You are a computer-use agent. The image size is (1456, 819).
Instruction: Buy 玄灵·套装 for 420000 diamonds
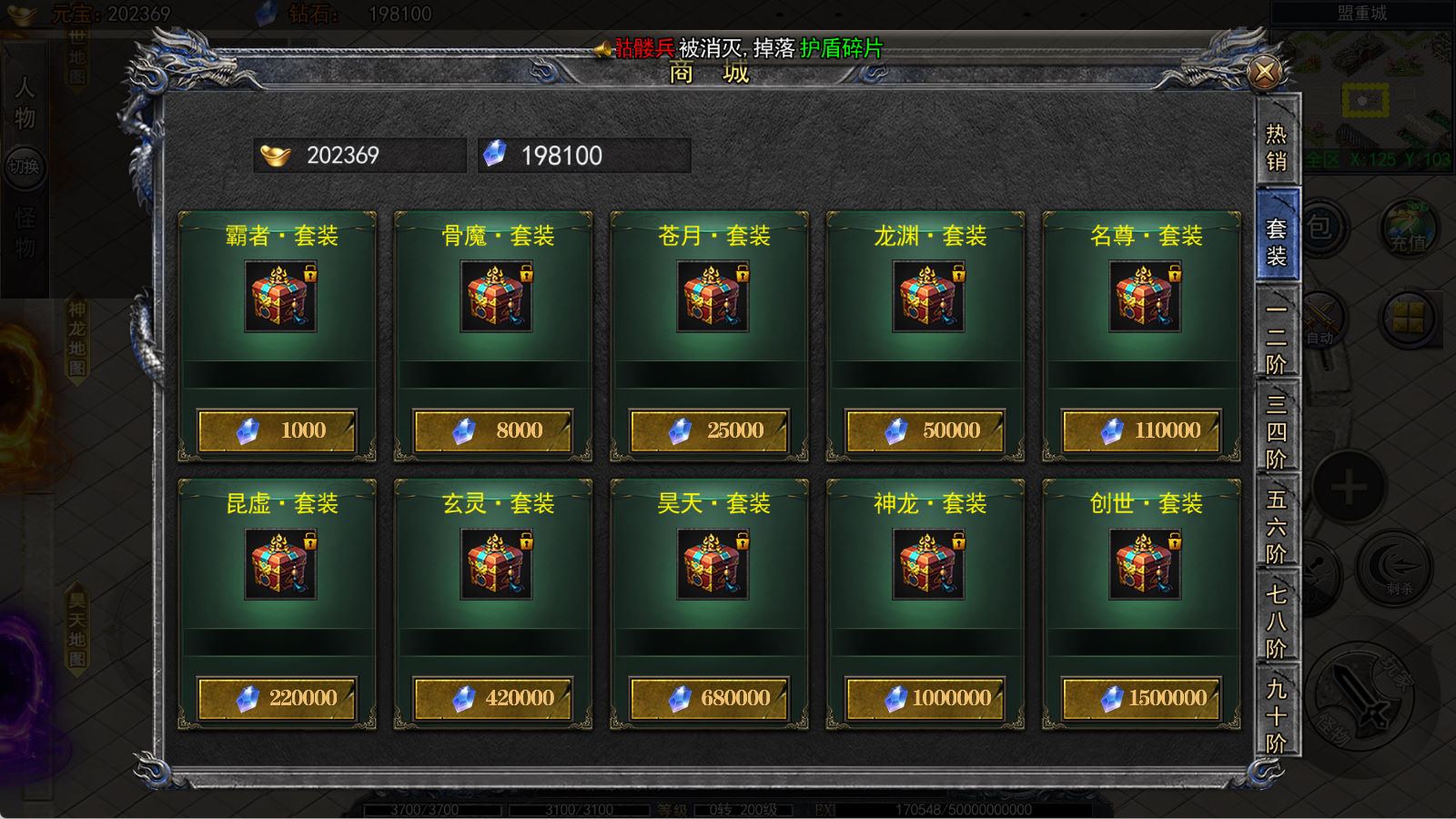pyautogui.click(x=493, y=698)
